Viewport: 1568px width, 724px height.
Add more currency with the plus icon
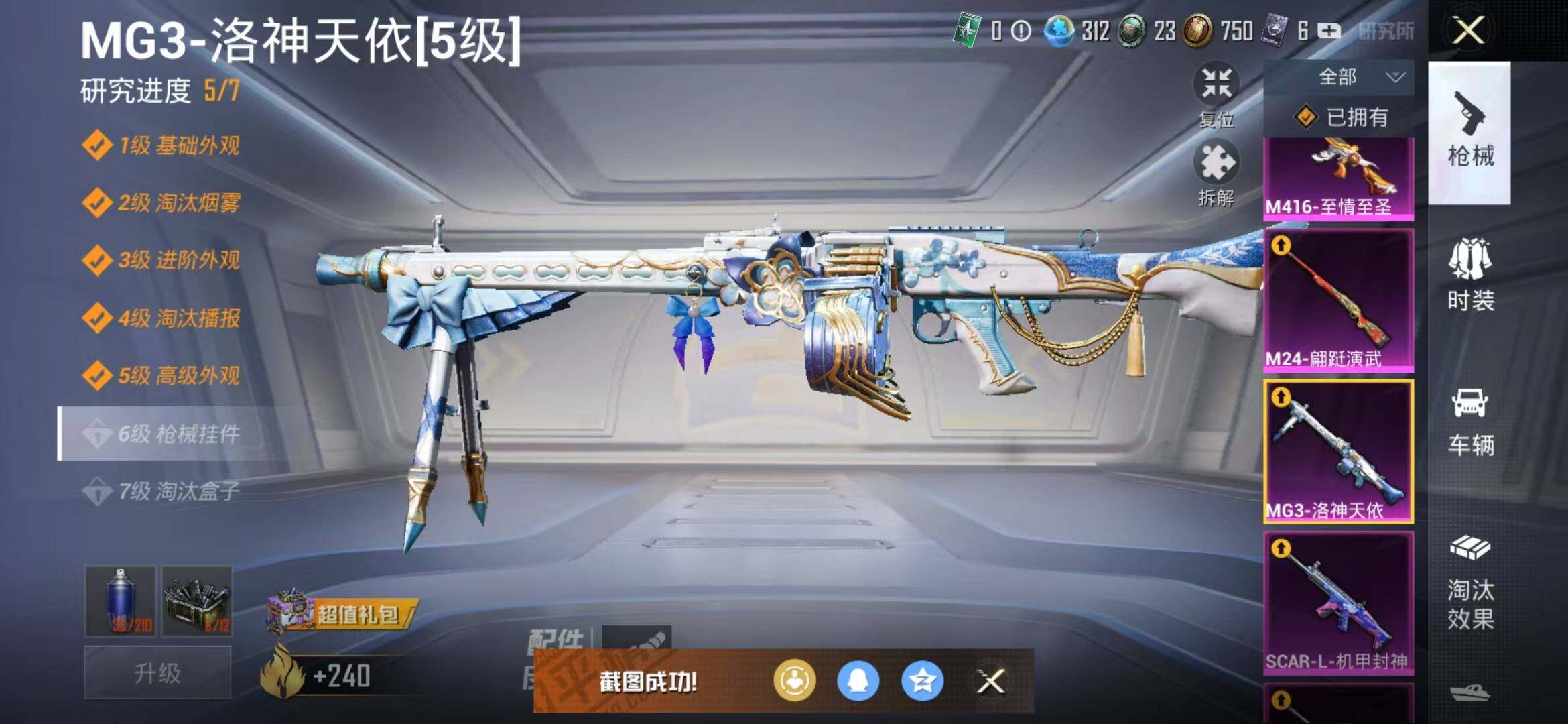click(x=1329, y=31)
